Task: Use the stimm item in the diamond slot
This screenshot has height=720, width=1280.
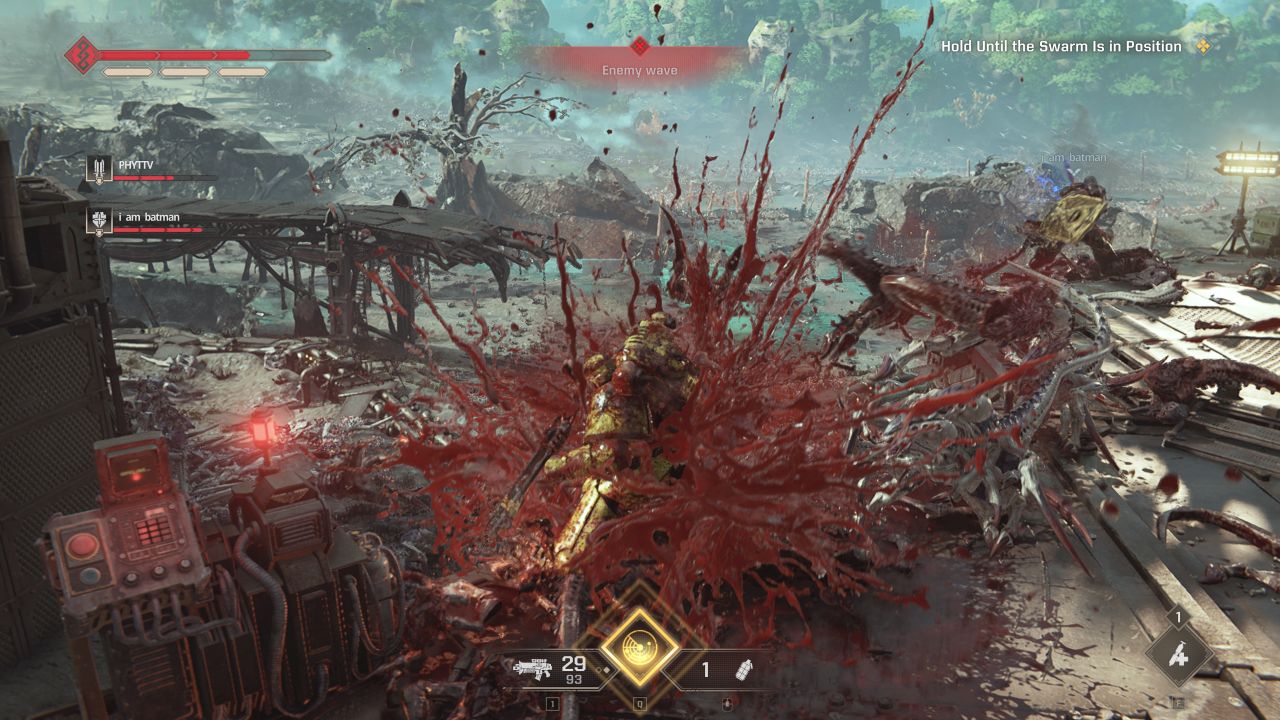Action: coord(1179,657)
